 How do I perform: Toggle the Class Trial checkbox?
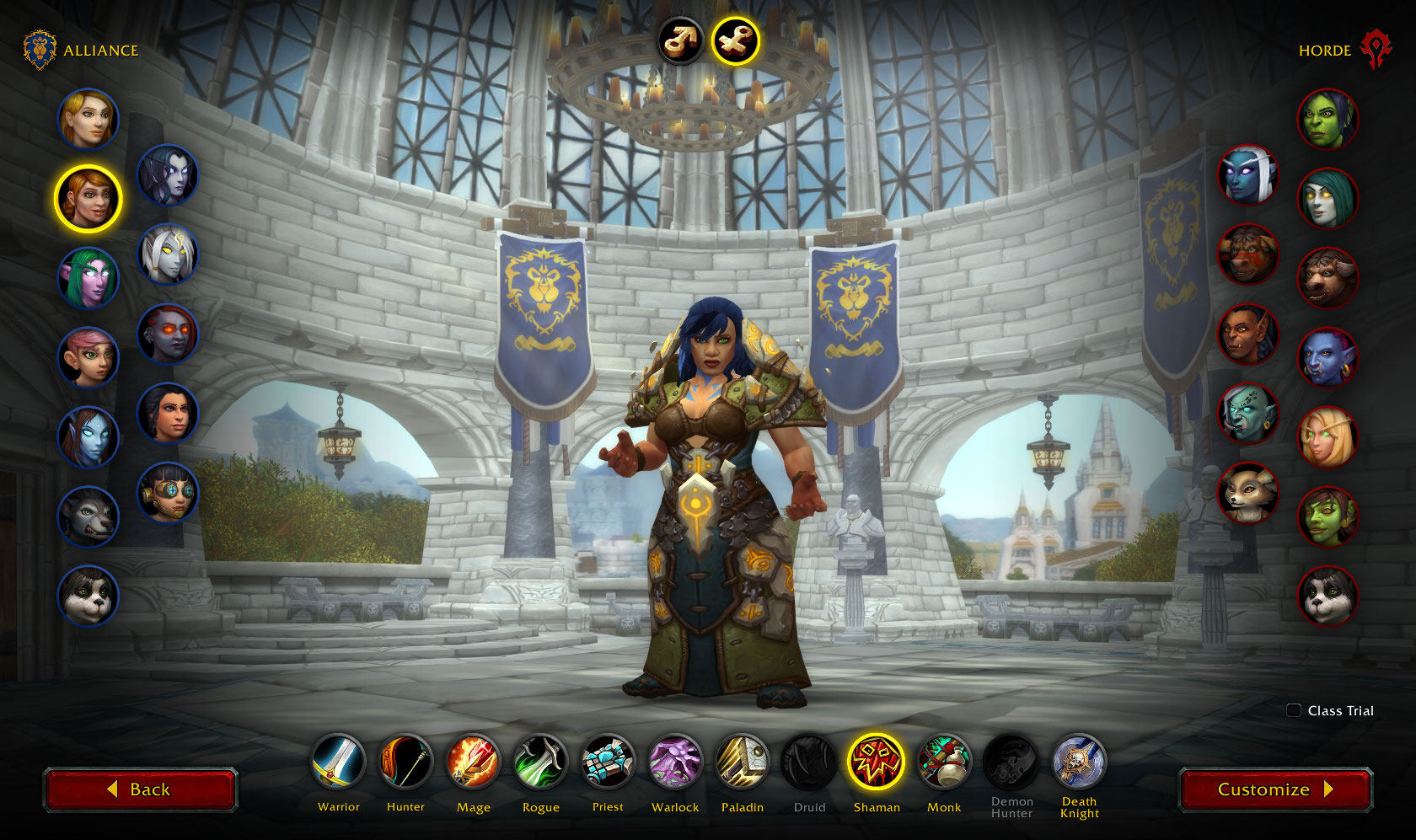1294,710
